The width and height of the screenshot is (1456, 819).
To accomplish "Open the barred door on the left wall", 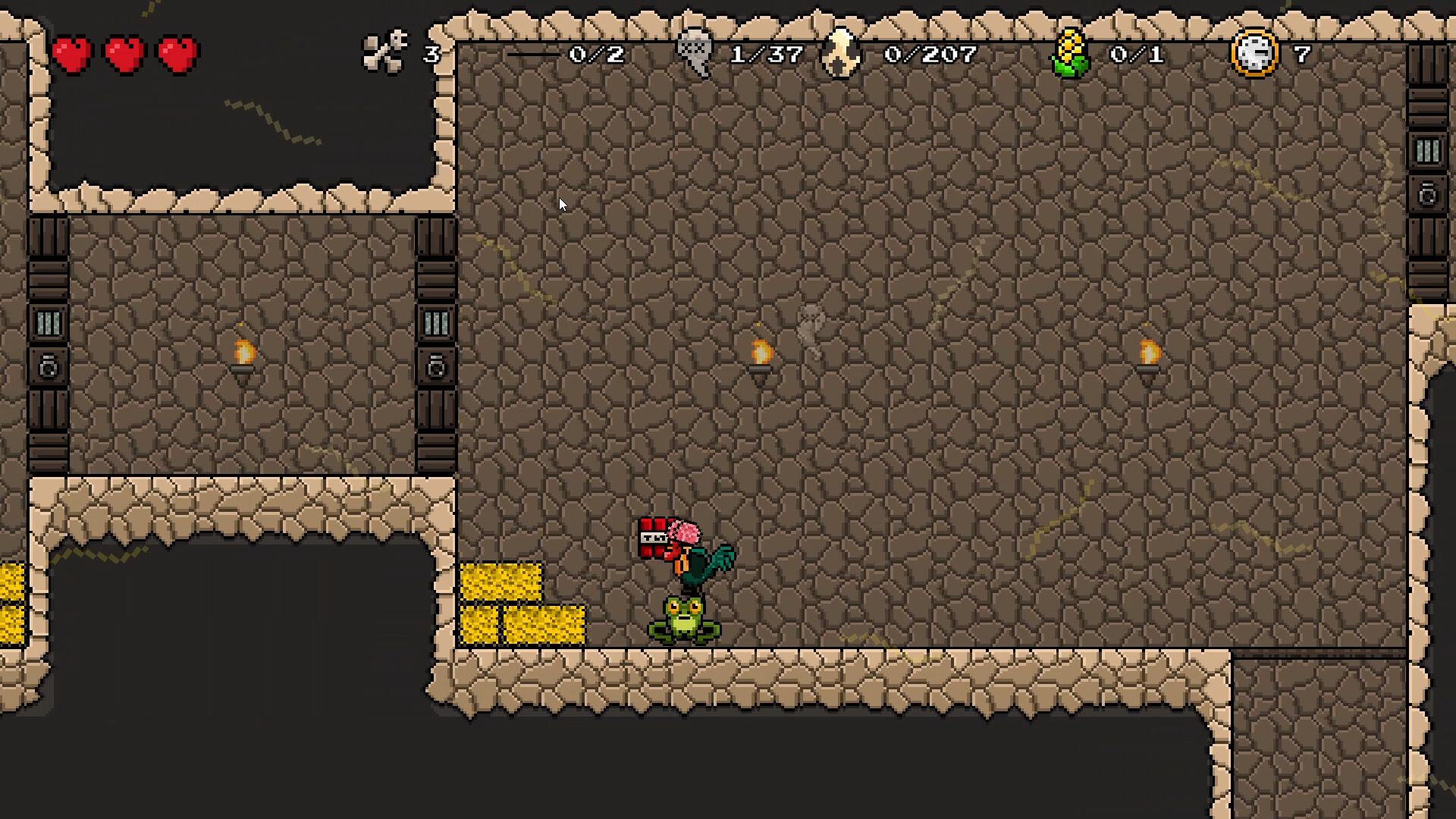I will coord(47,322).
